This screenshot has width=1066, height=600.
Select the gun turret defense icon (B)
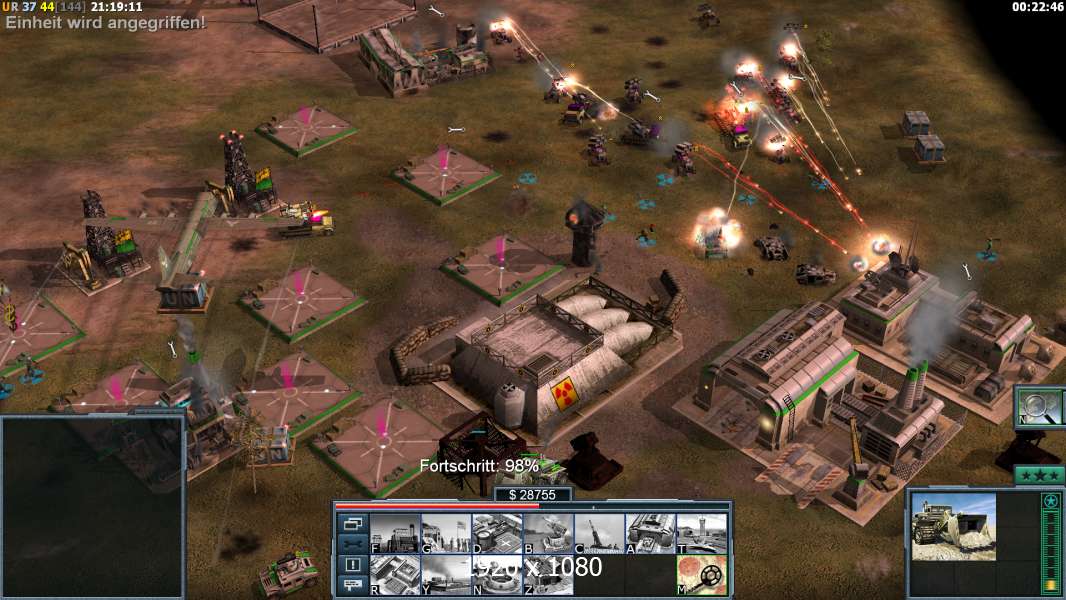(548, 534)
